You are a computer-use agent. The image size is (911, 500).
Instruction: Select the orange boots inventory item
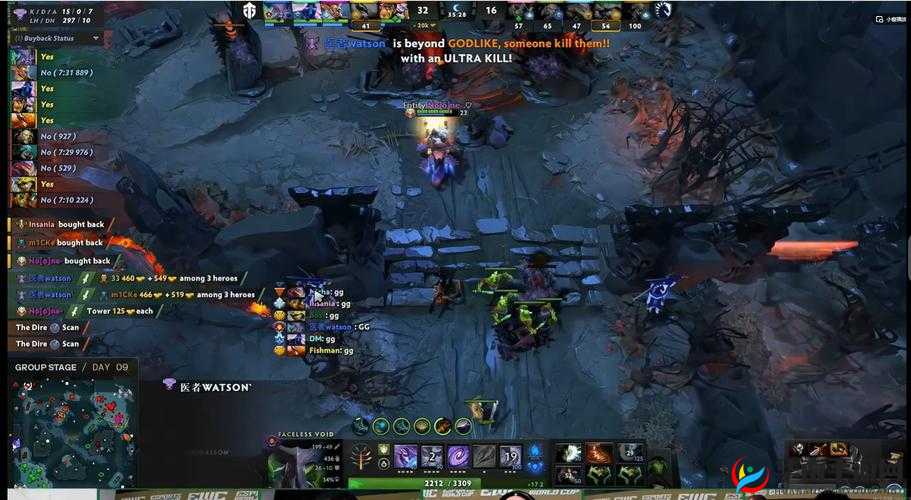pyautogui.click(x=600, y=452)
